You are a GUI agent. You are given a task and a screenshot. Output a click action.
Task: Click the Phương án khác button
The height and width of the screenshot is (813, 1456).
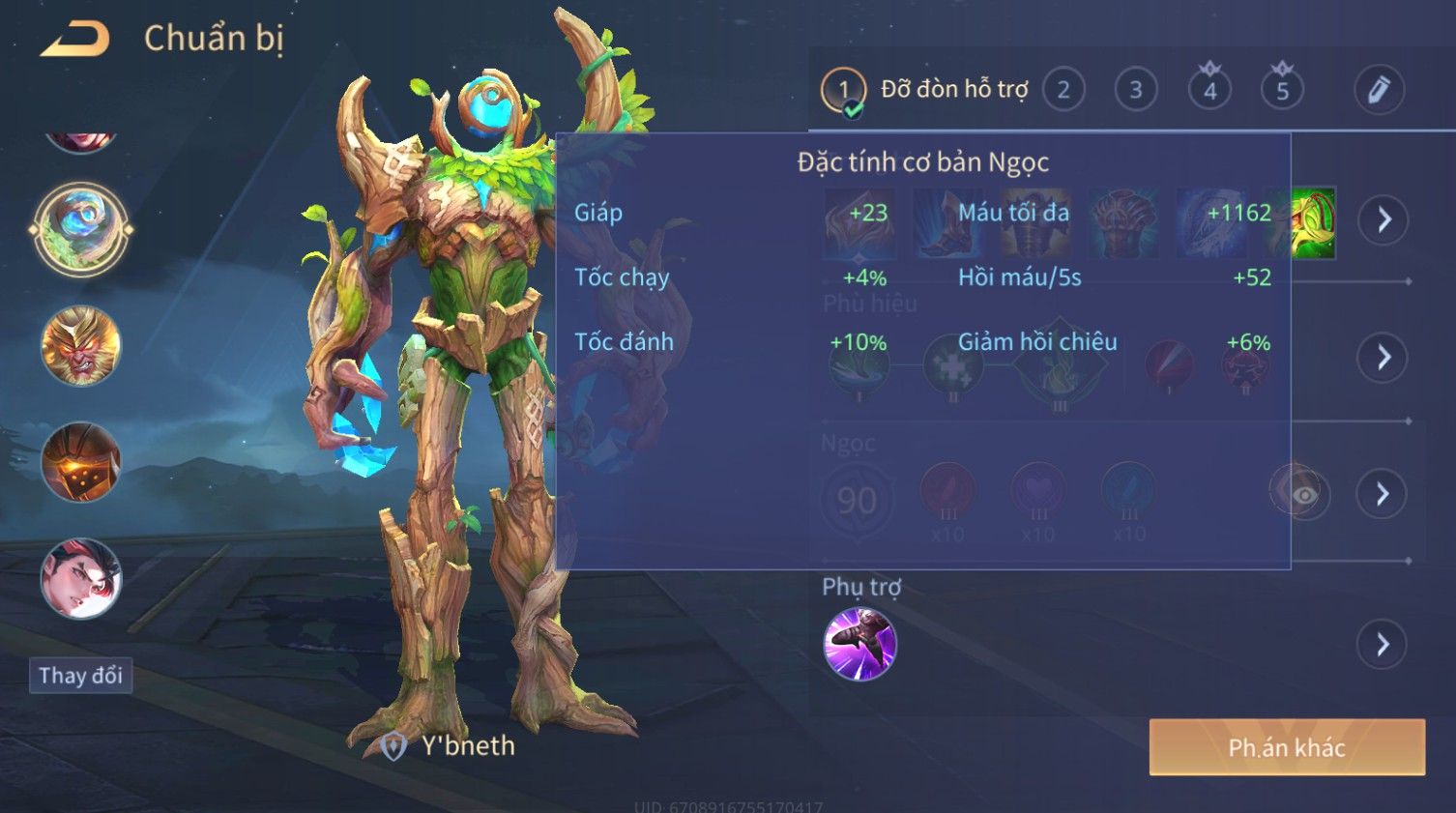(x=1287, y=747)
